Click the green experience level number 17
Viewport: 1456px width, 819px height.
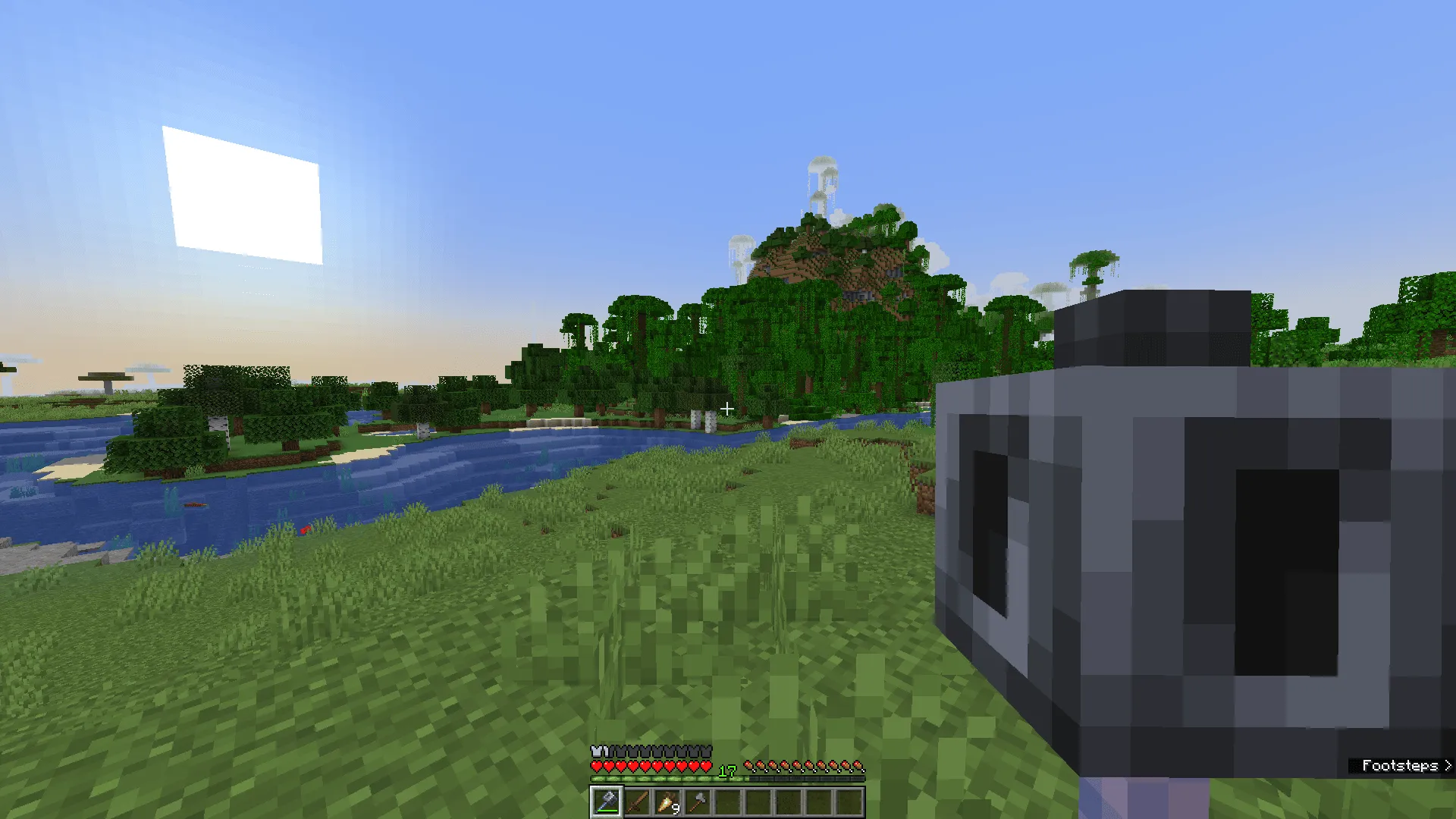tap(729, 772)
